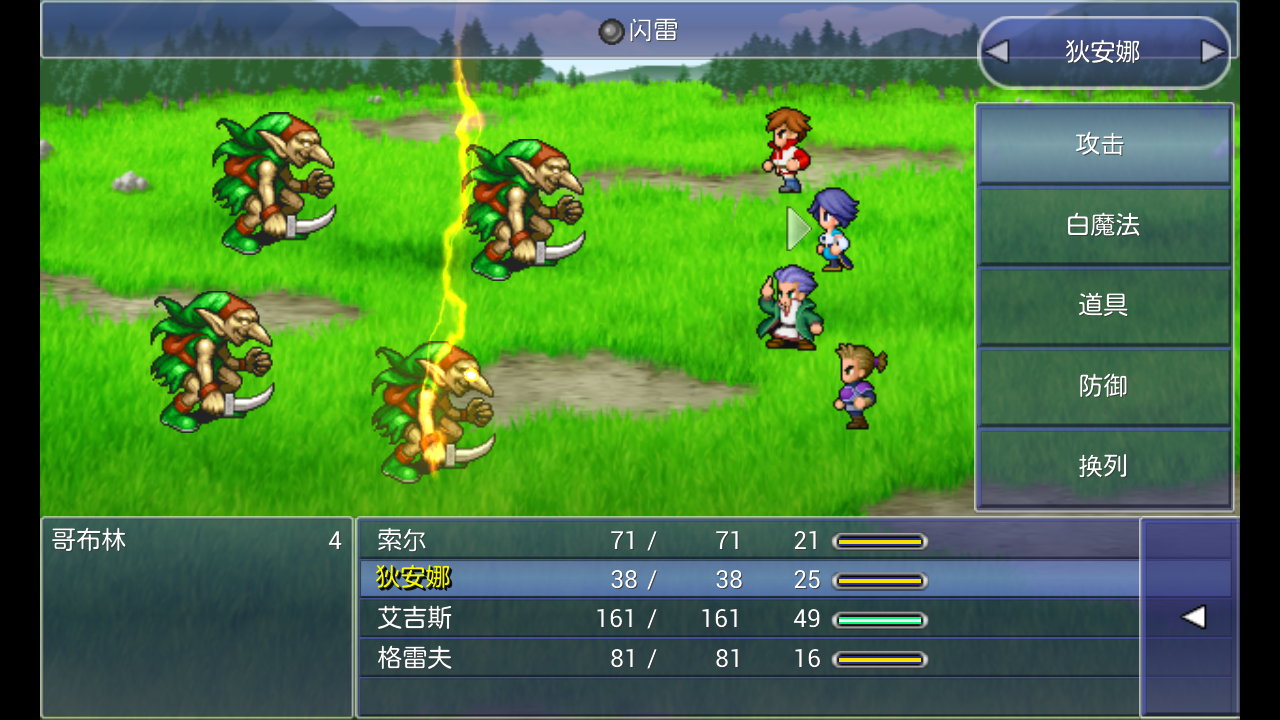Image resolution: width=1280 pixels, height=720 pixels.
Task: Click 艾吉斯's green ATB gauge
Action: tap(880, 618)
